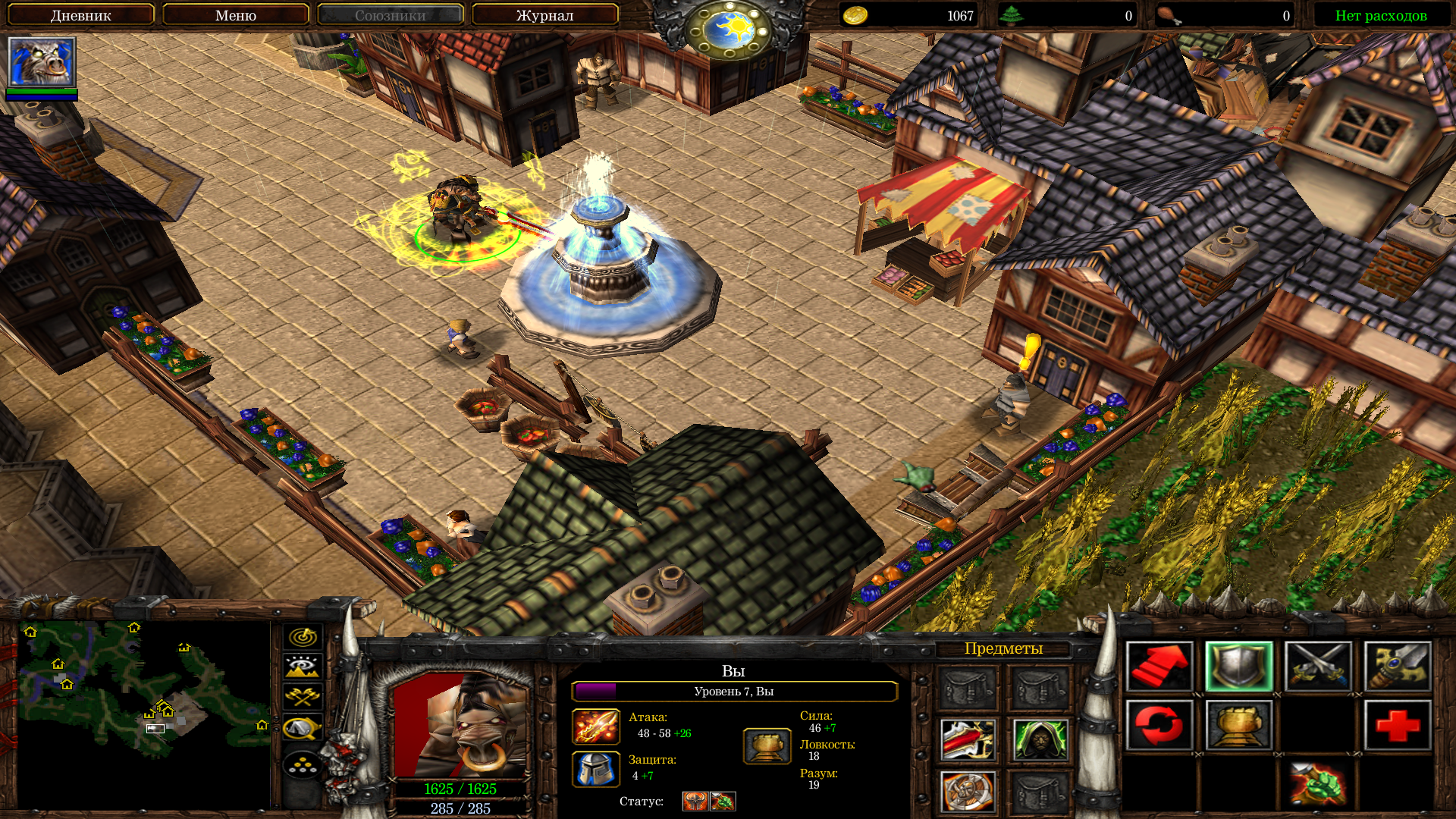Open the Журнал message log
This screenshot has width=1456, height=819.
click(x=544, y=15)
